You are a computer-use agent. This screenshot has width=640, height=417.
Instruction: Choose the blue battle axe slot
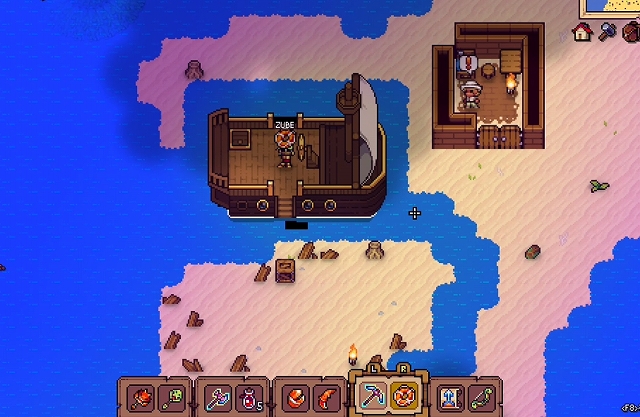(218, 397)
